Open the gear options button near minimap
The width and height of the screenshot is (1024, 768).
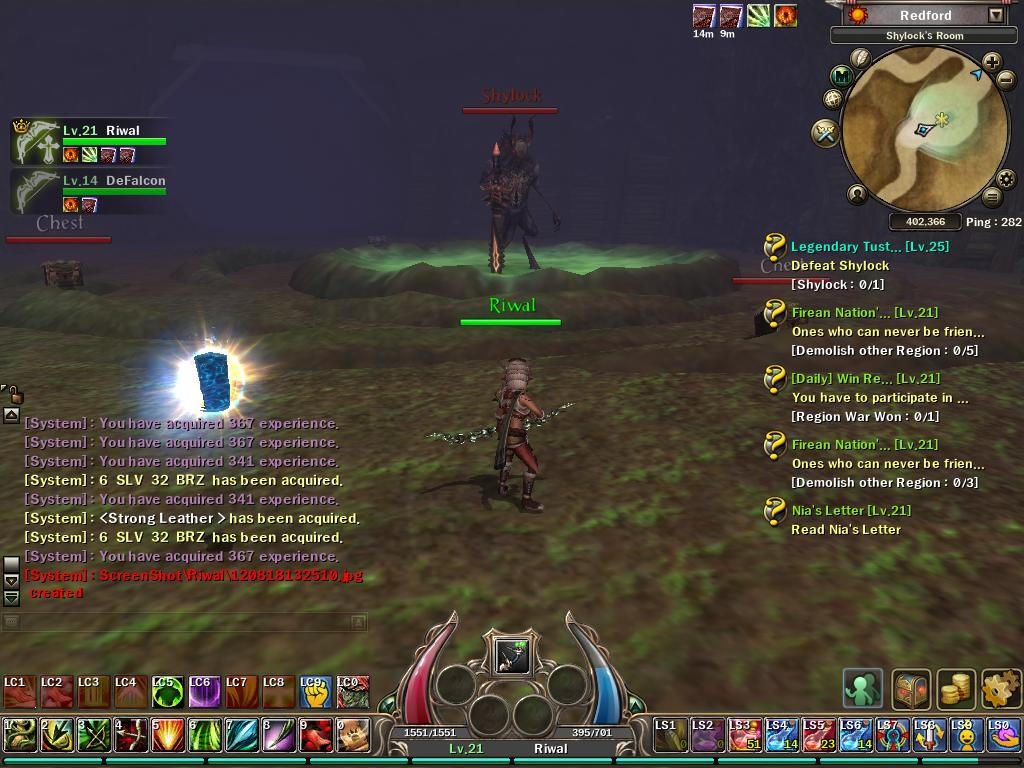coord(1006,180)
